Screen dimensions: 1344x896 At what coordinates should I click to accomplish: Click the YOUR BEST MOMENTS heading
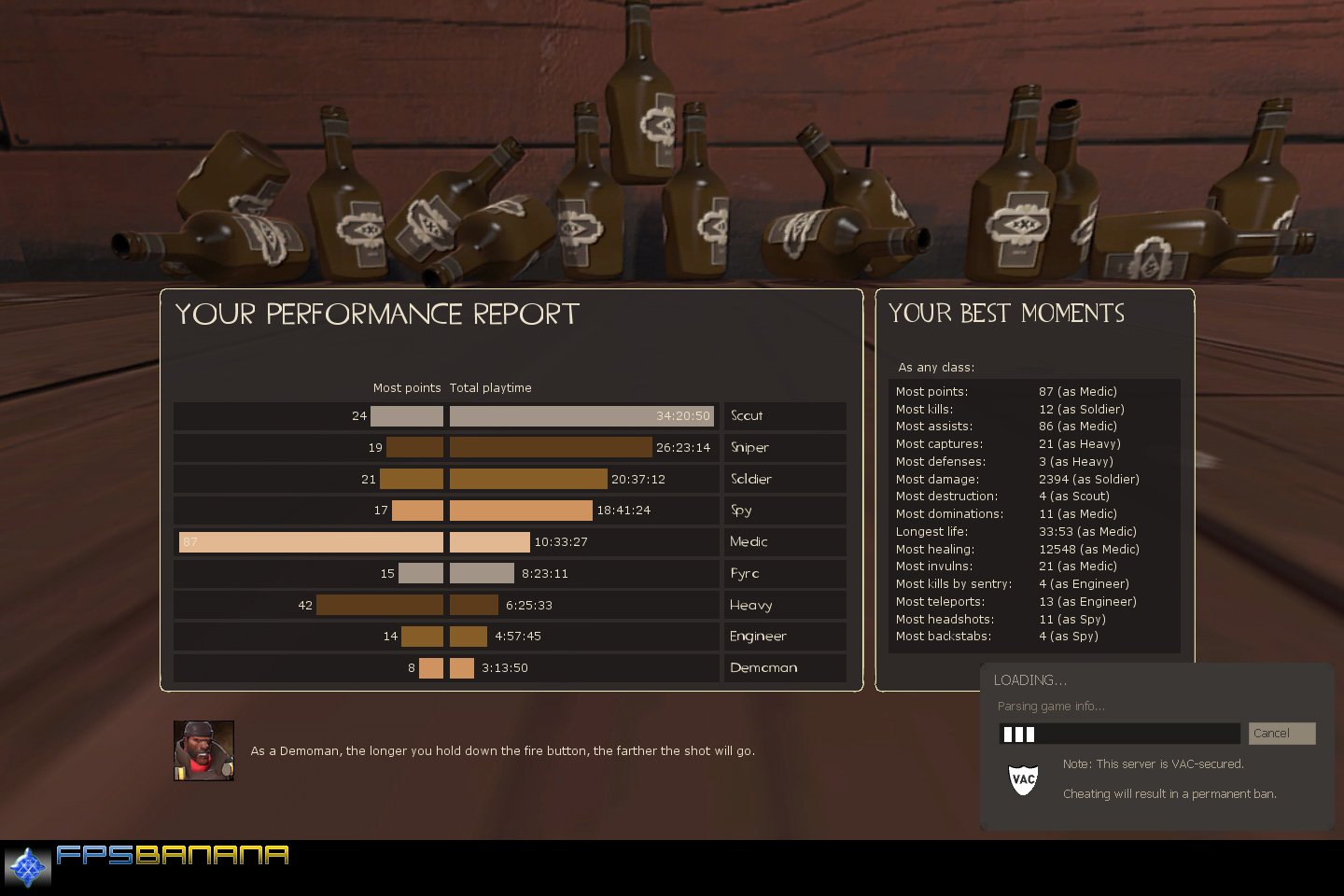[1006, 314]
